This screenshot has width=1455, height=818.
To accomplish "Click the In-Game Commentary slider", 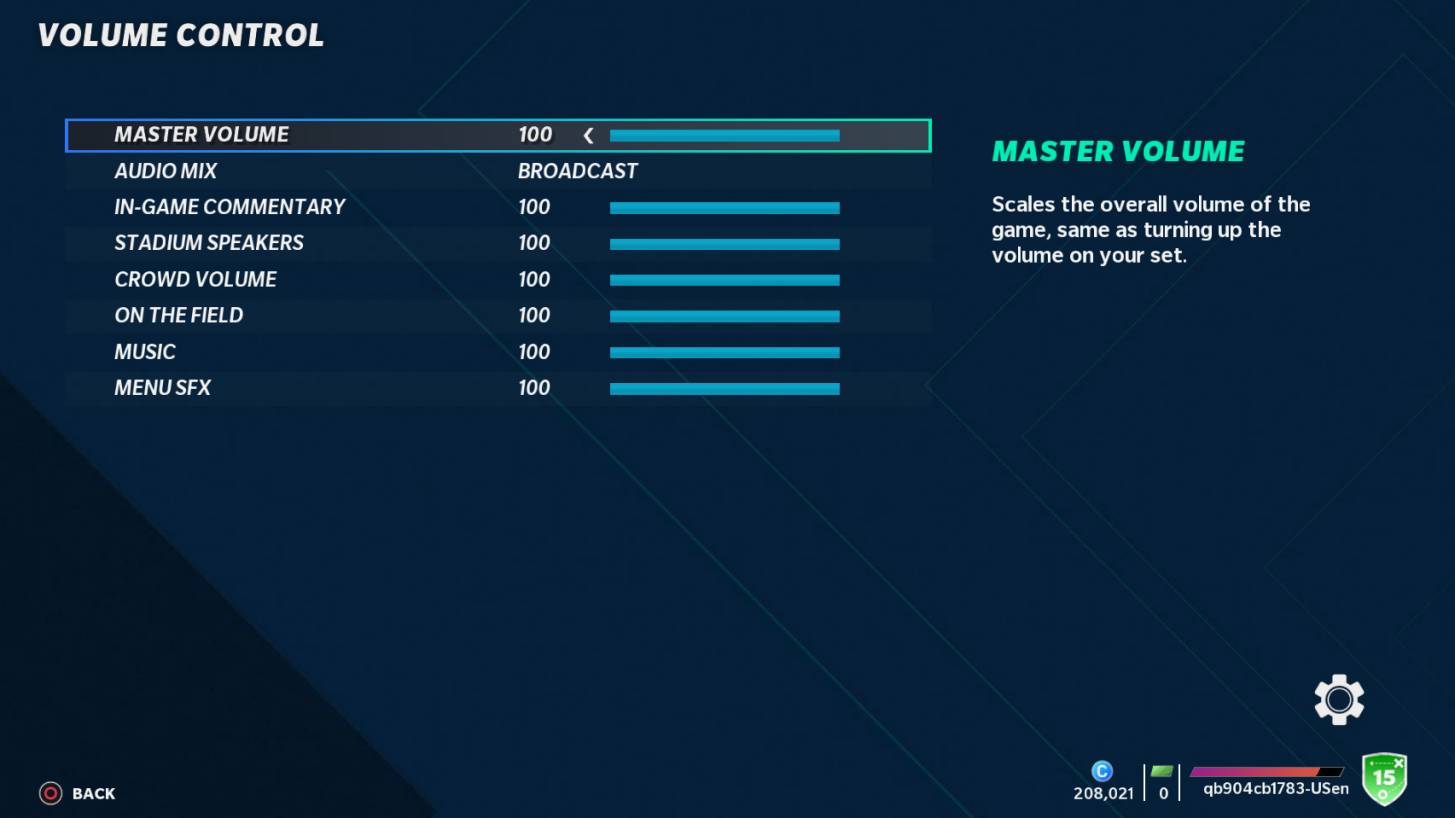I will pyautogui.click(x=725, y=207).
